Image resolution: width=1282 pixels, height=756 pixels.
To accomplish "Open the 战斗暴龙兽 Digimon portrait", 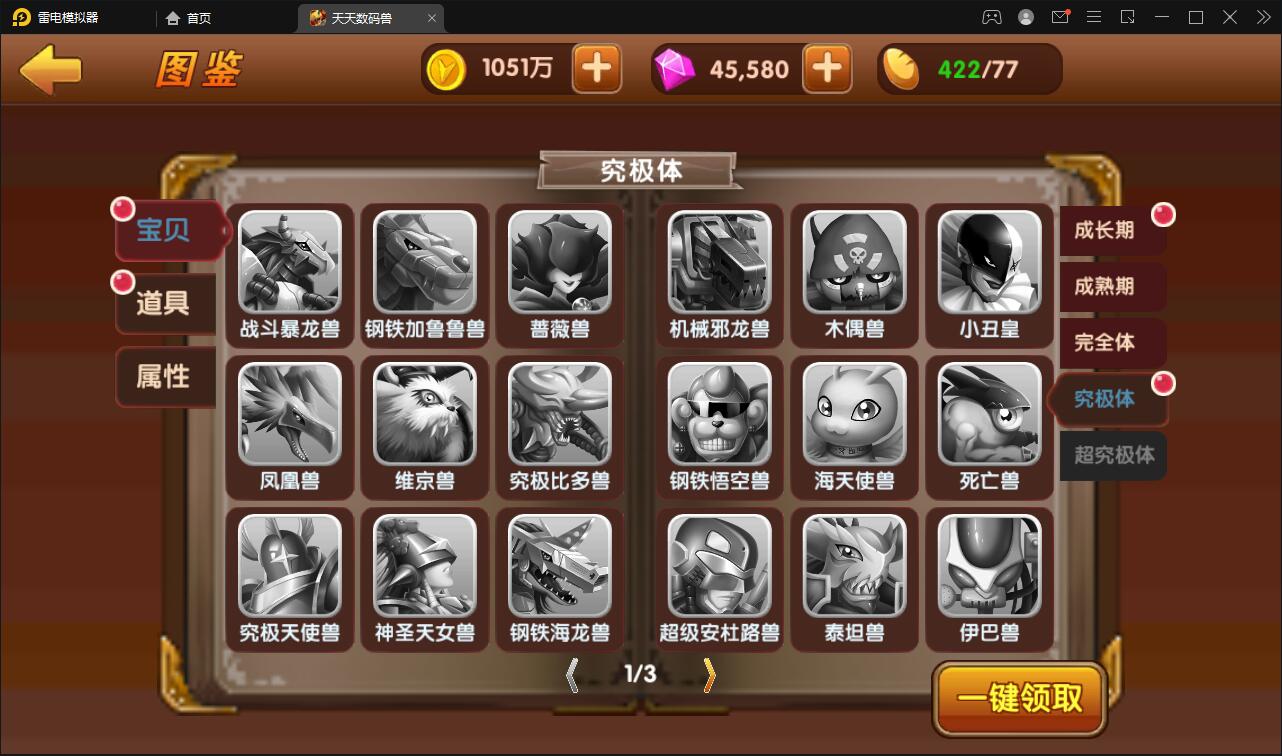I will [x=289, y=264].
